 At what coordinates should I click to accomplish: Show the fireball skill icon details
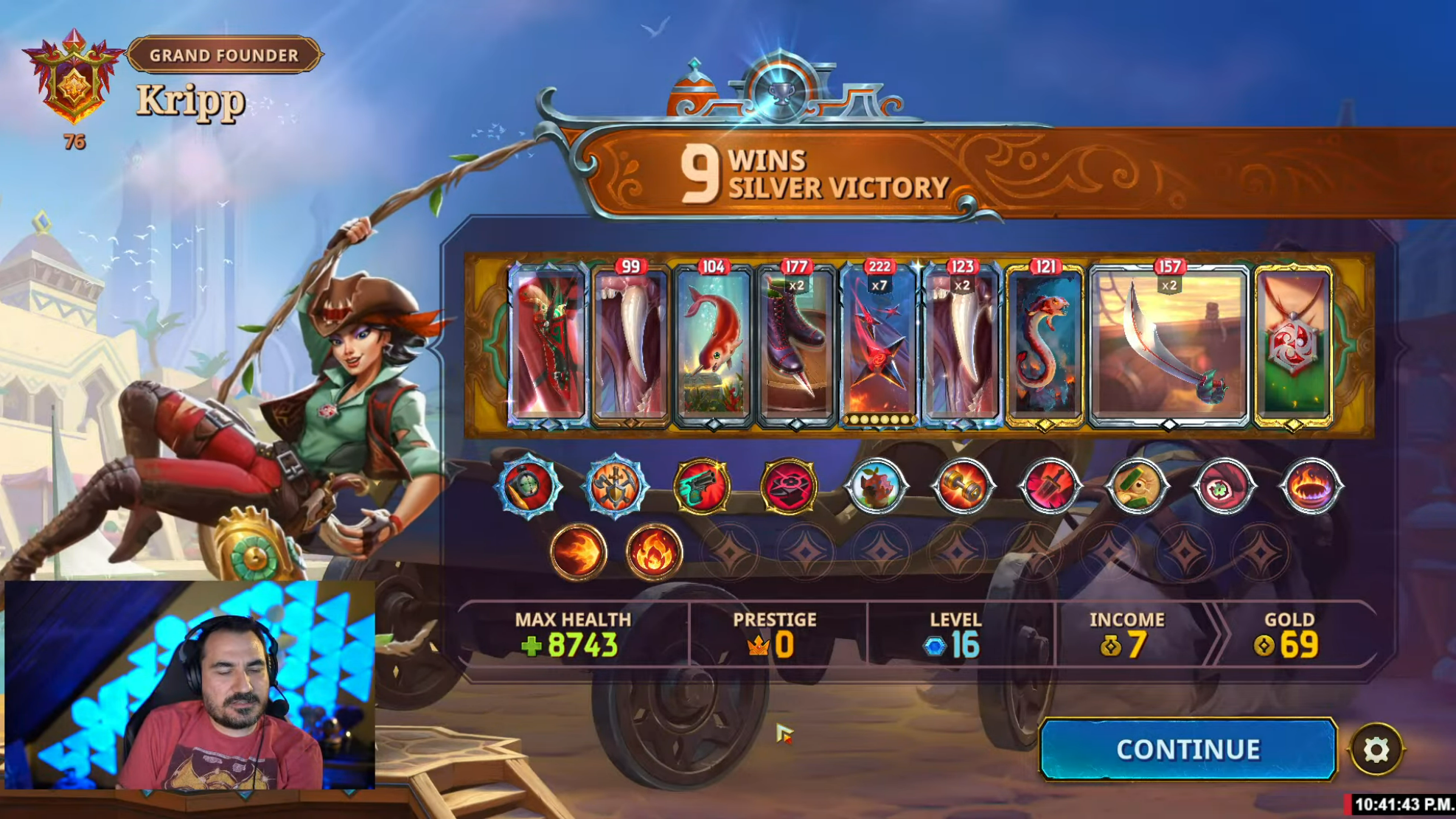pos(579,552)
